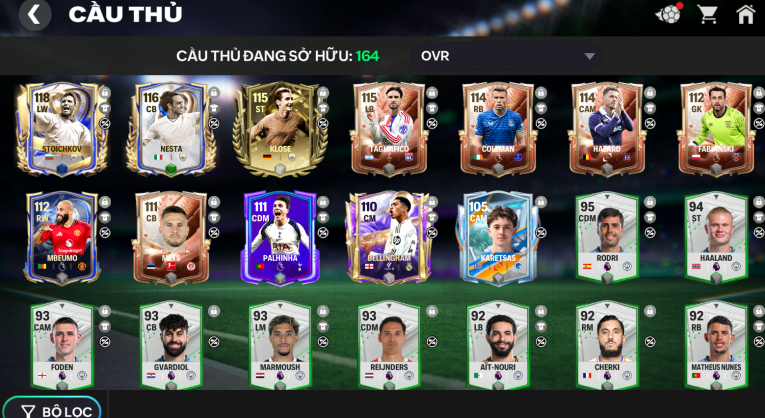
Task: Select the Nesta 116 CB card
Action: (169, 127)
